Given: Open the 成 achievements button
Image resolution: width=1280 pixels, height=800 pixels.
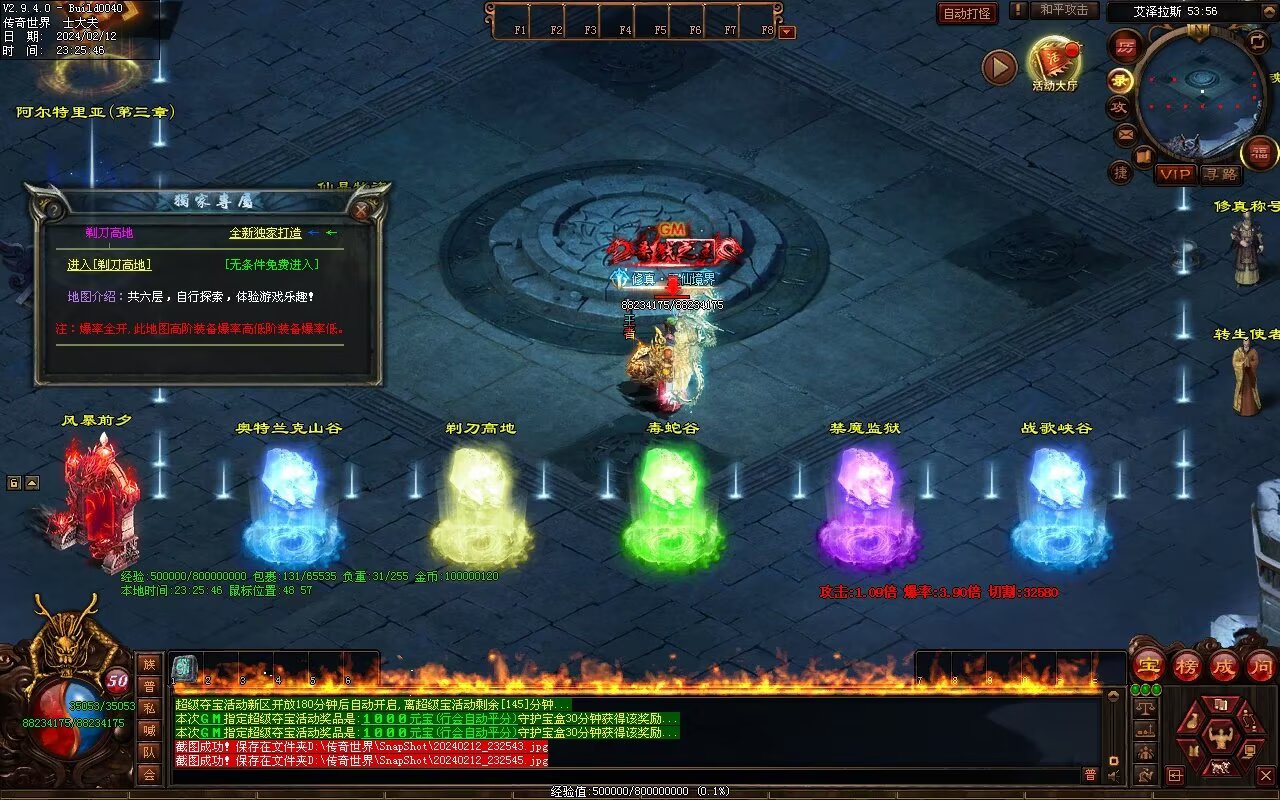Looking at the screenshot, I should point(1224,665).
